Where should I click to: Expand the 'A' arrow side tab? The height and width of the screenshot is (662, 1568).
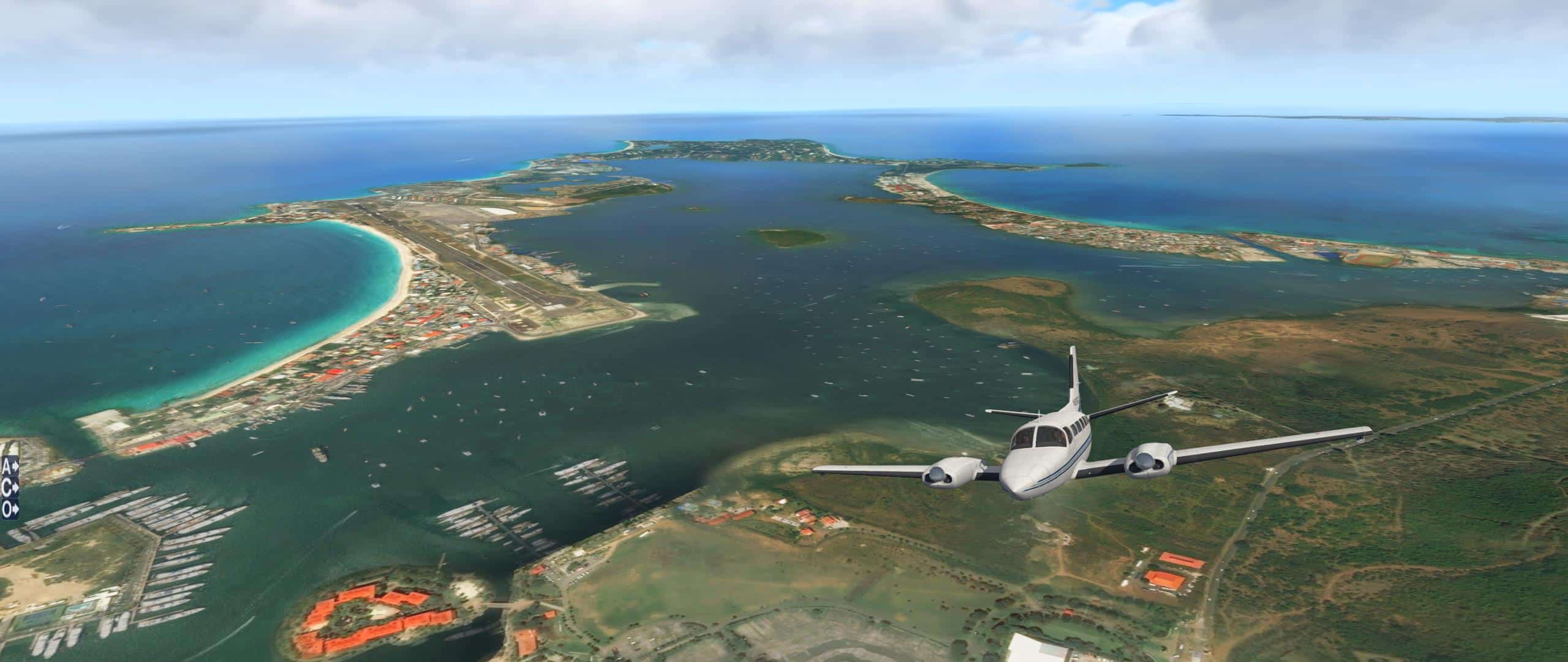pyautogui.click(x=9, y=466)
